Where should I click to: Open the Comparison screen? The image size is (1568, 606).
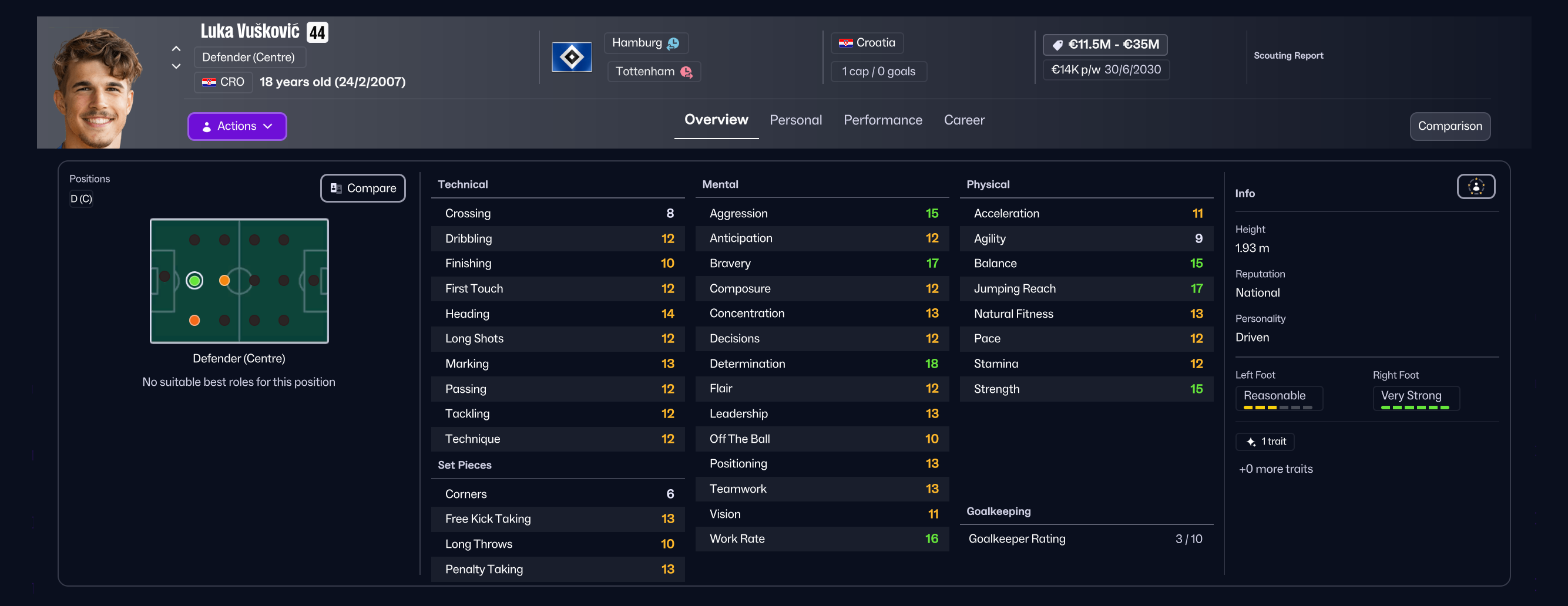[1450, 126]
